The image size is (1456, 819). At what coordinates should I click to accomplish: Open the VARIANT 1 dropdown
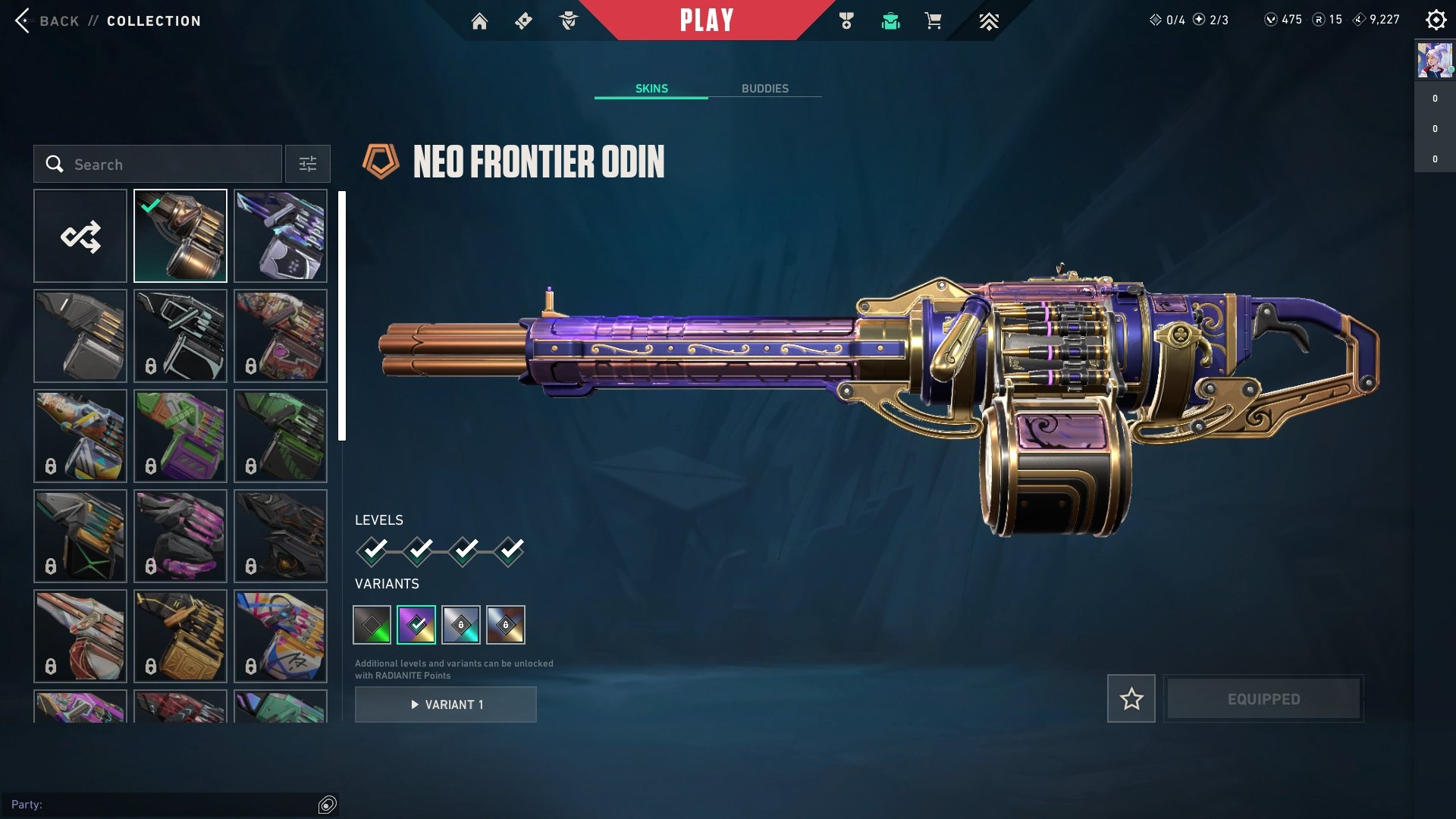click(x=445, y=704)
